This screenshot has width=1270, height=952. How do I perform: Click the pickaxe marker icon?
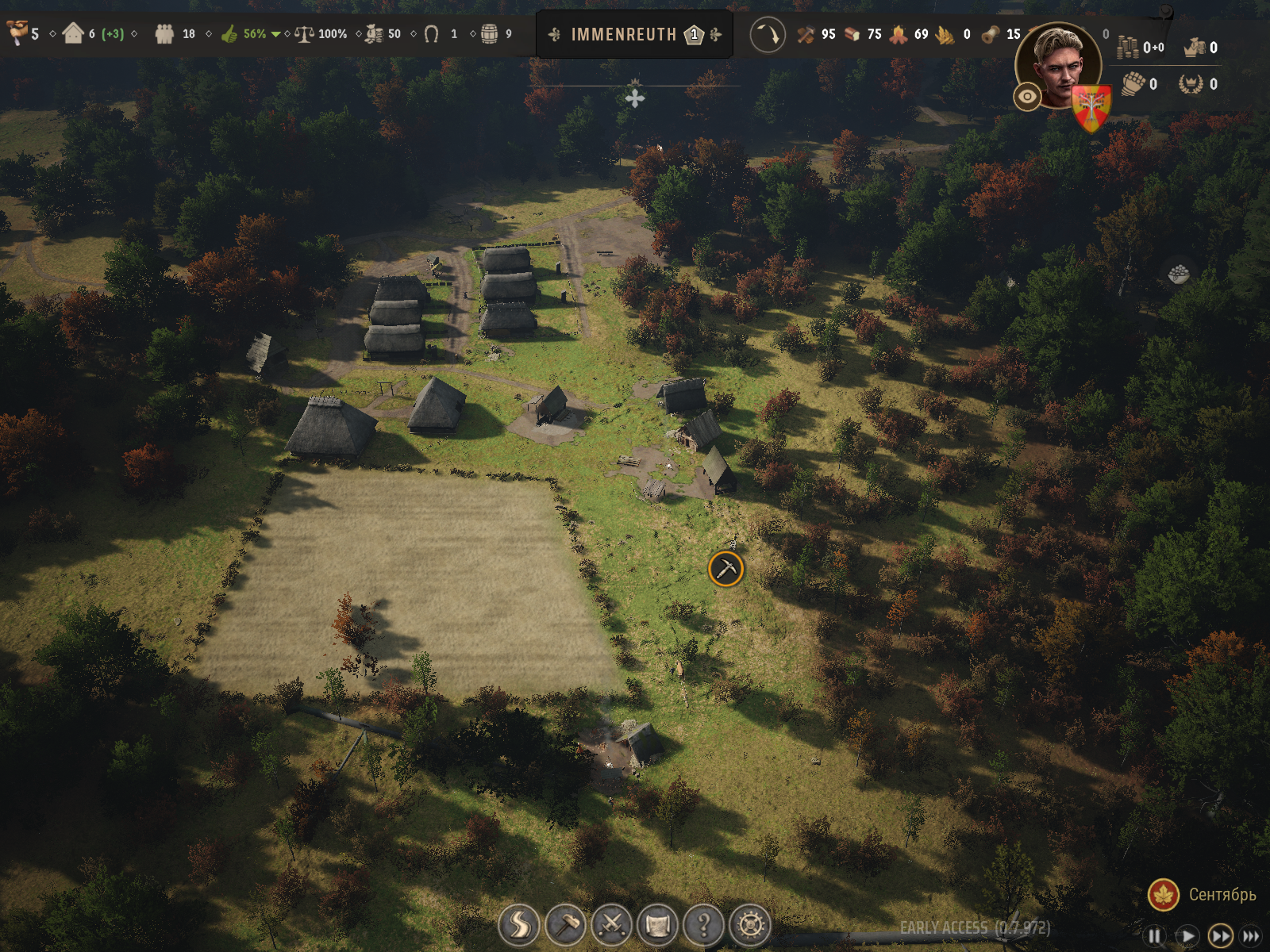[725, 569]
